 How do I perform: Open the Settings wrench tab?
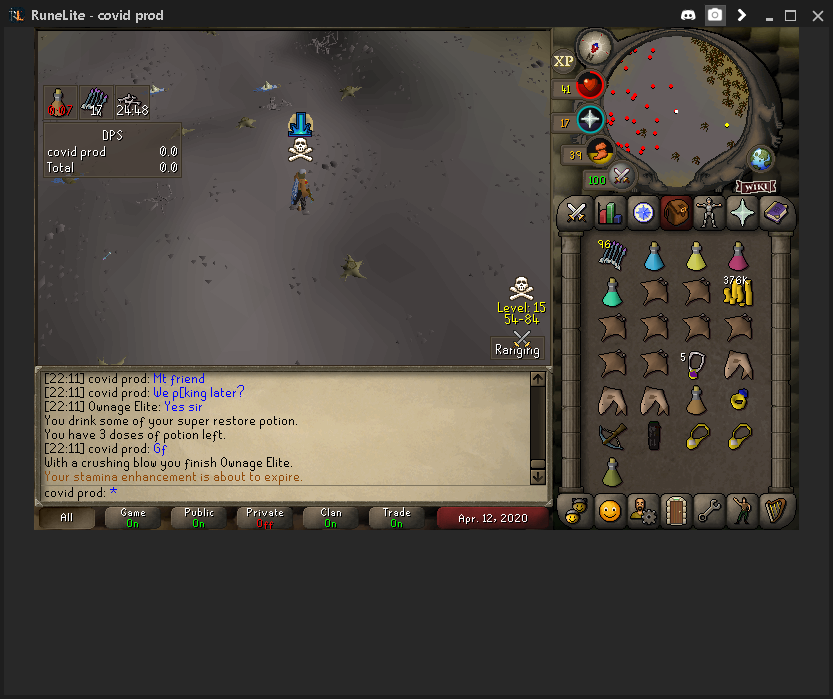(709, 510)
